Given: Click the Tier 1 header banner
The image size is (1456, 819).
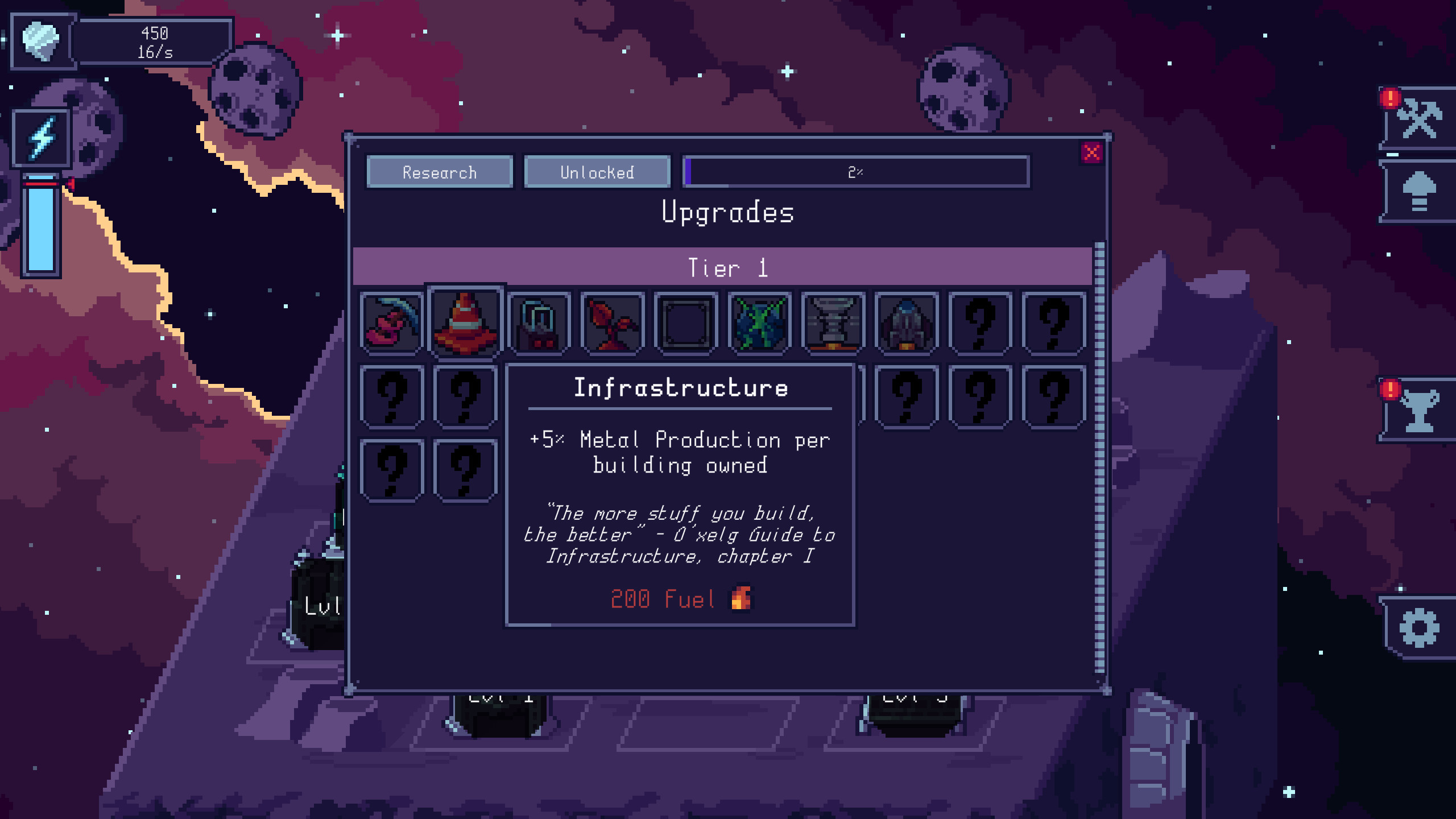Looking at the screenshot, I should [x=728, y=268].
